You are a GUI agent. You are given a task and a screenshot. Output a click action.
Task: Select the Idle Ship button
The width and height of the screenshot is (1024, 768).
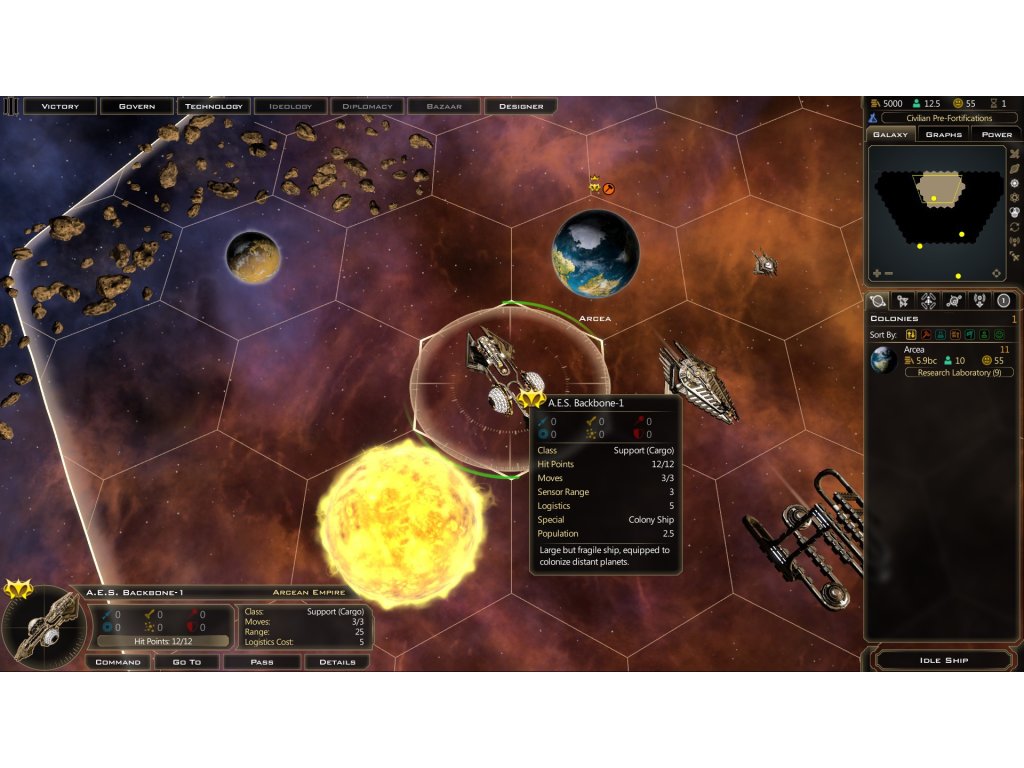[943, 660]
